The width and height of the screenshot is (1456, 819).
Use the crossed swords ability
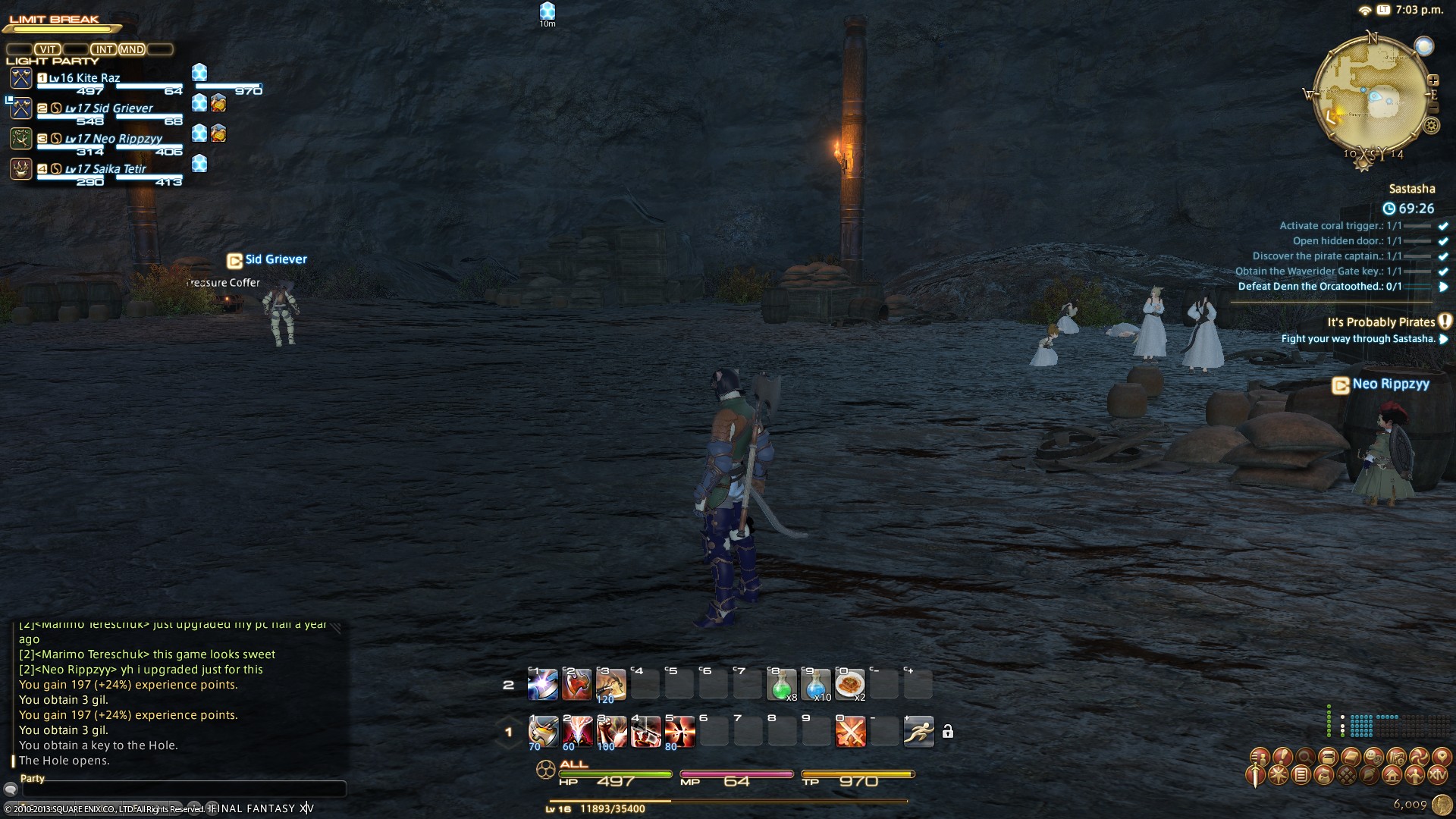[850, 733]
